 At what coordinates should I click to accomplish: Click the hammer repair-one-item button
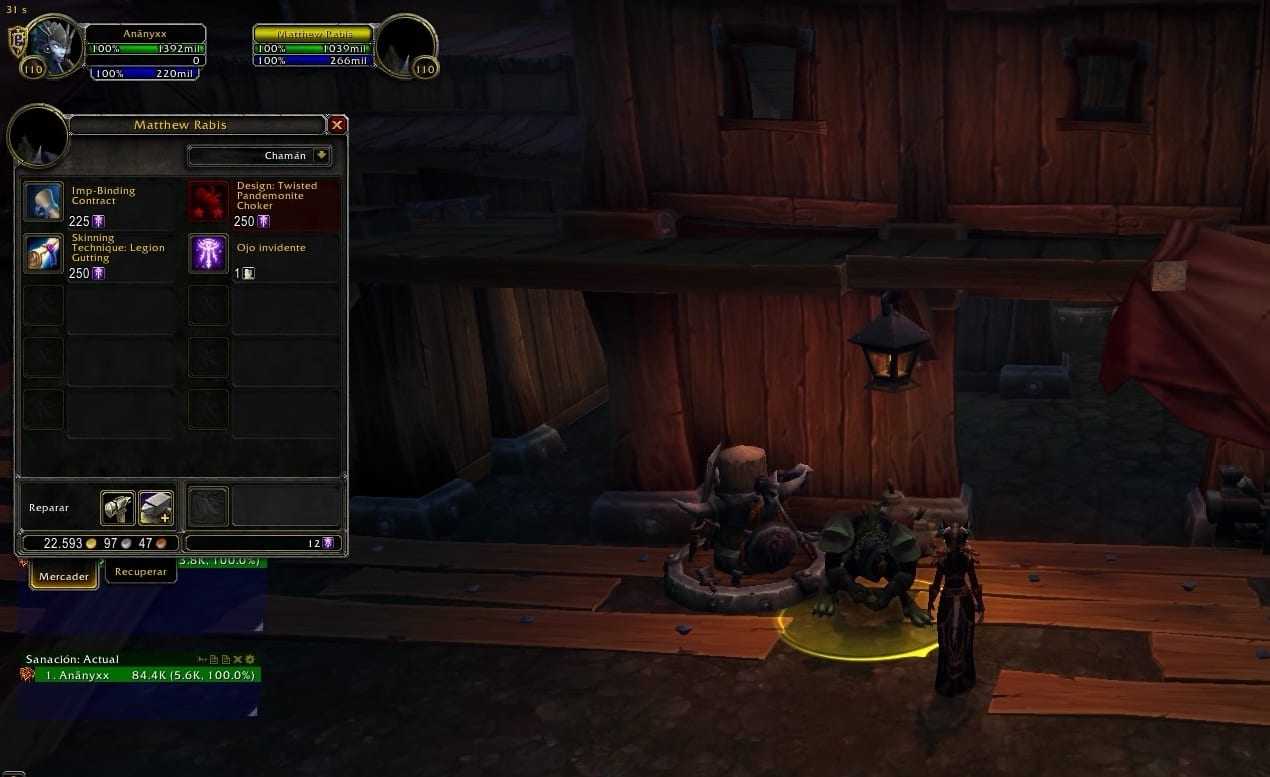tap(118, 508)
